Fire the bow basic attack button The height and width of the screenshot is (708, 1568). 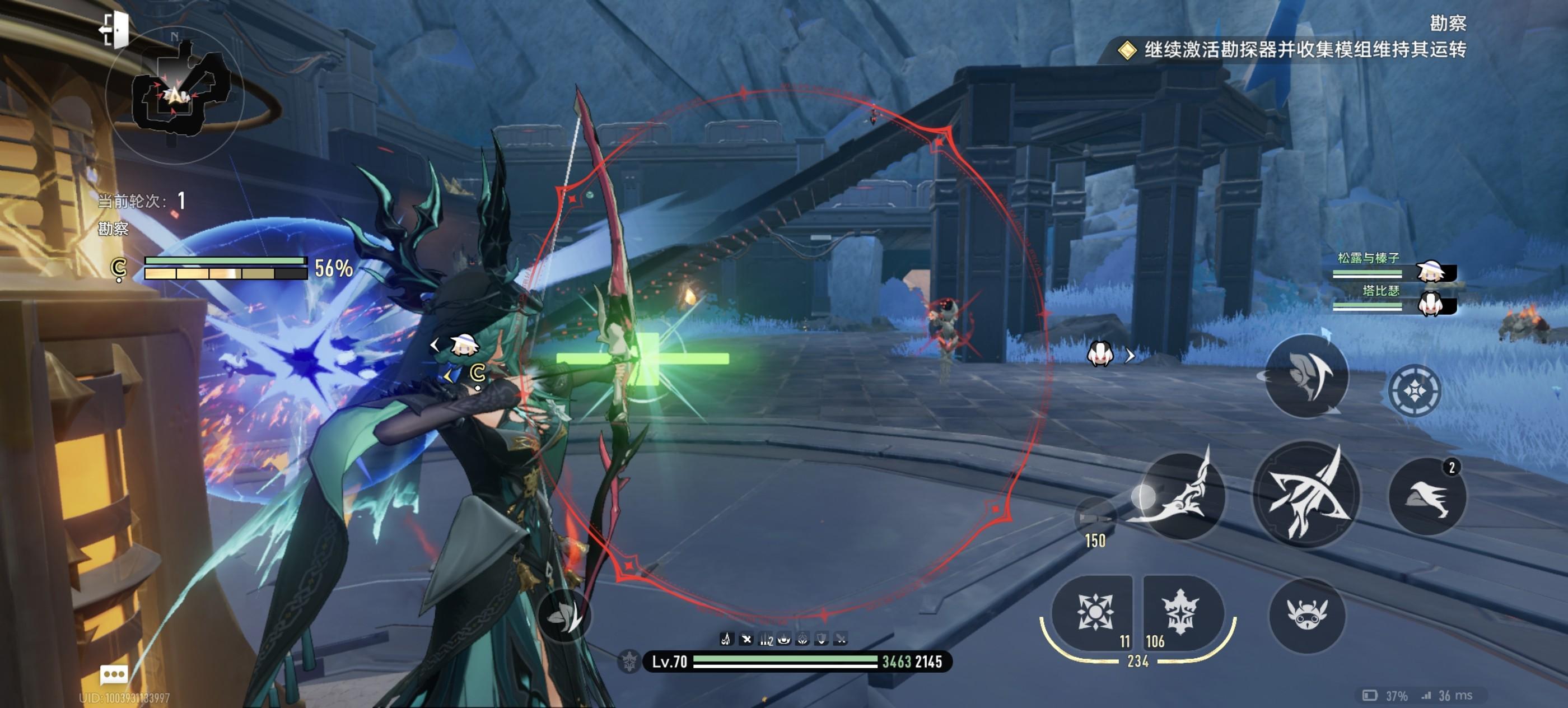pos(1306,495)
